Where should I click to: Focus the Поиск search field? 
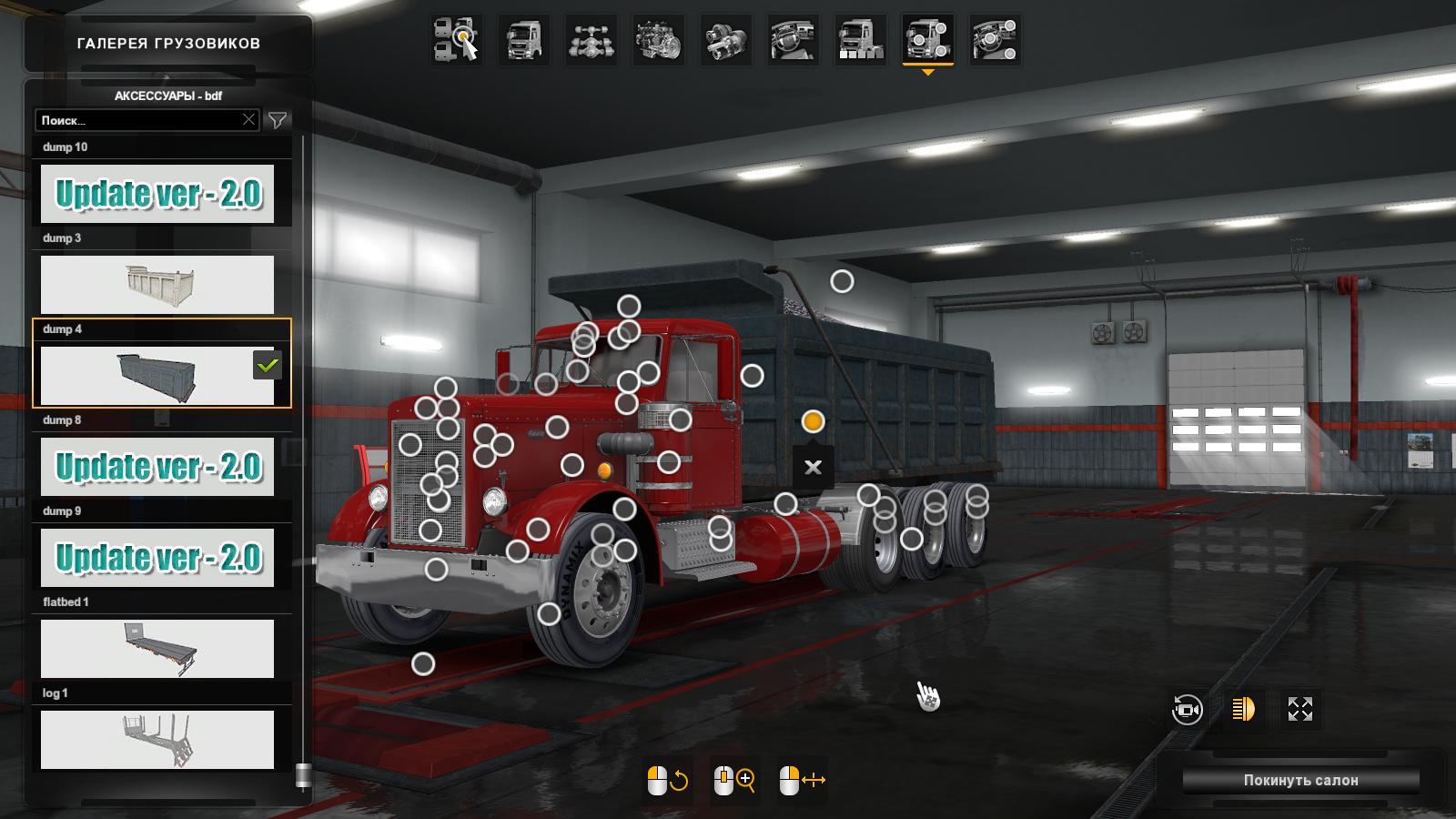(136, 120)
